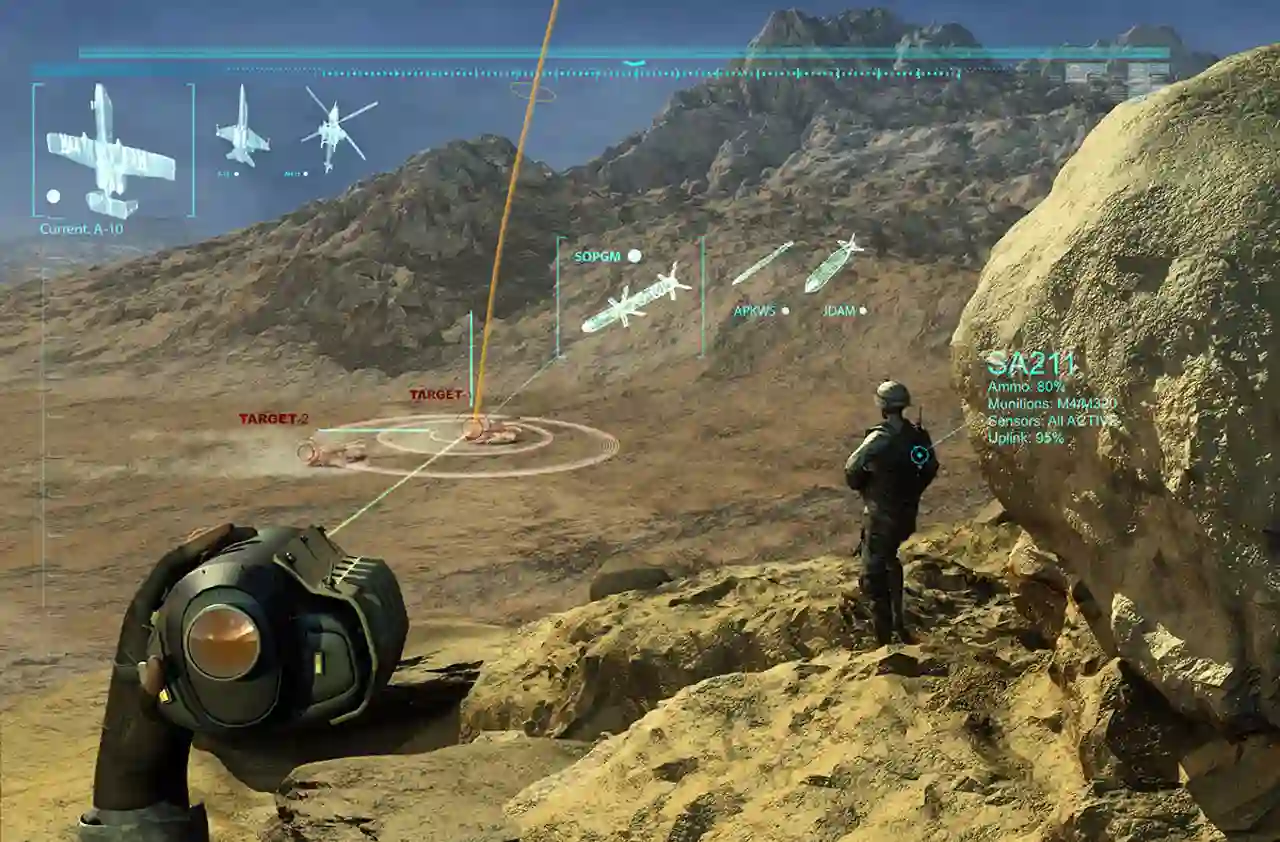Select the A-10 aircraft icon
Screen dimensions: 1280x842
pyautogui.click(x=110, y=151)
